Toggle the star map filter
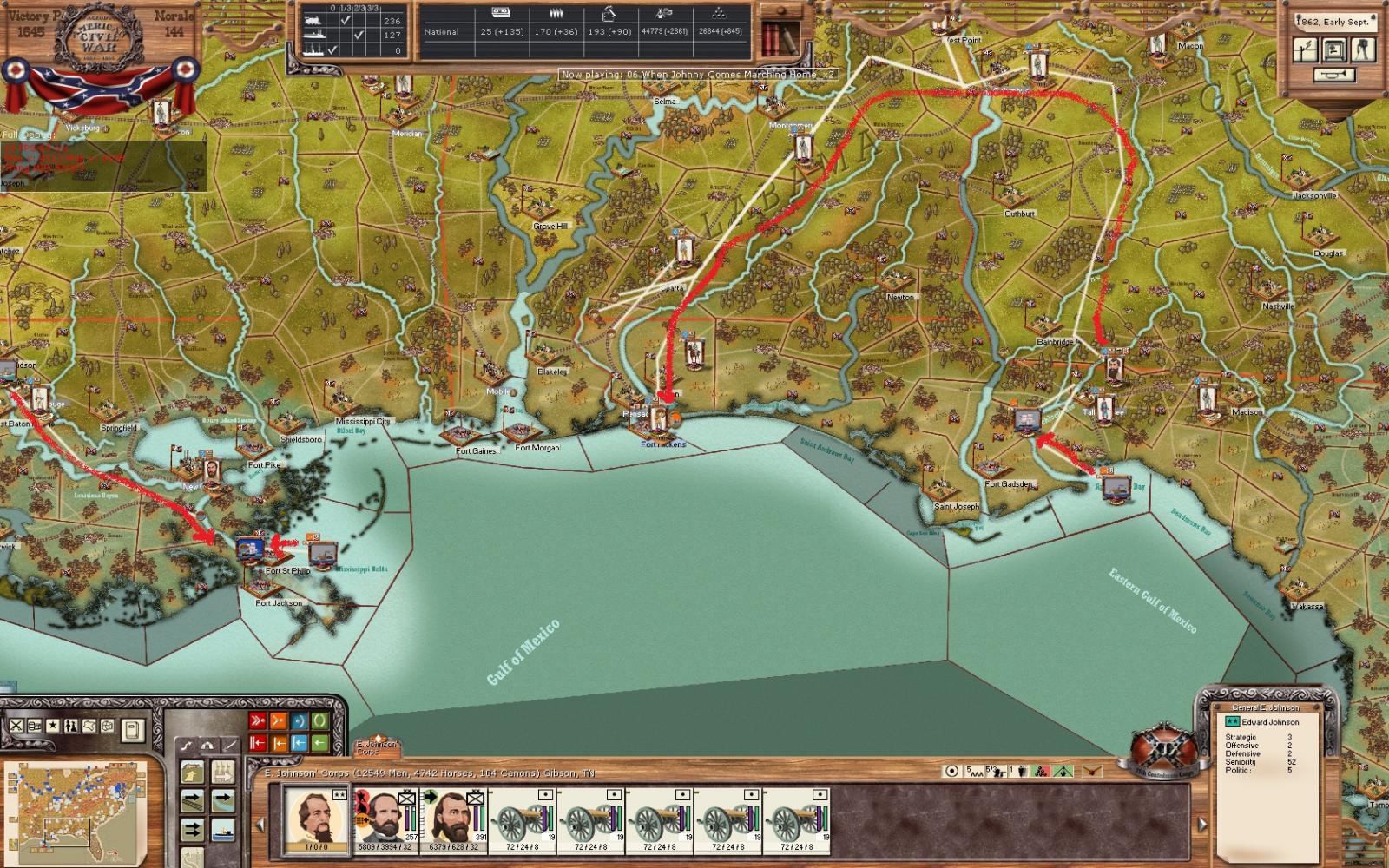This screenshot has width=1389, height=868. click(x=52, y=726)
